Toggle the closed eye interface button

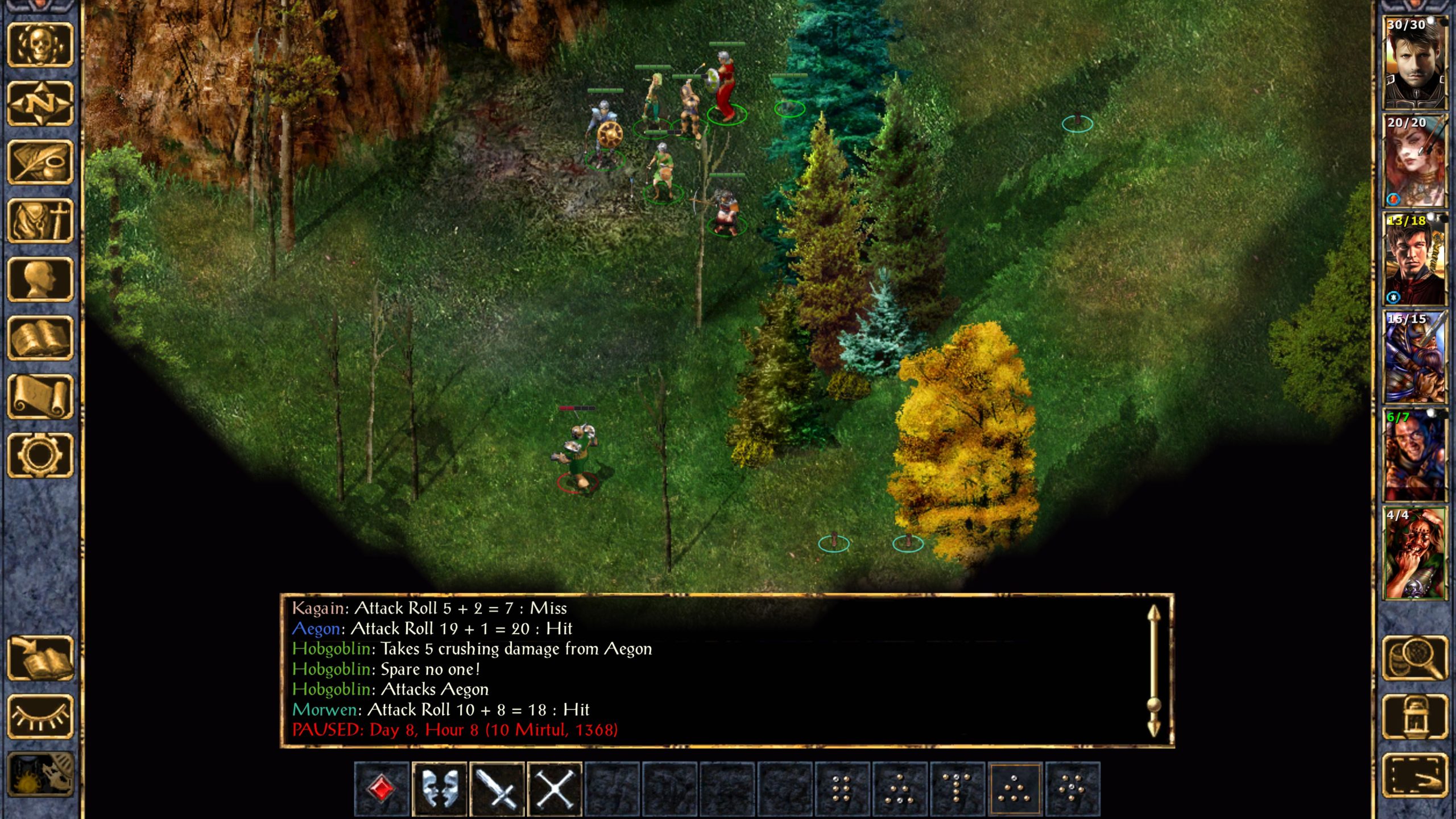pos(40,717)
